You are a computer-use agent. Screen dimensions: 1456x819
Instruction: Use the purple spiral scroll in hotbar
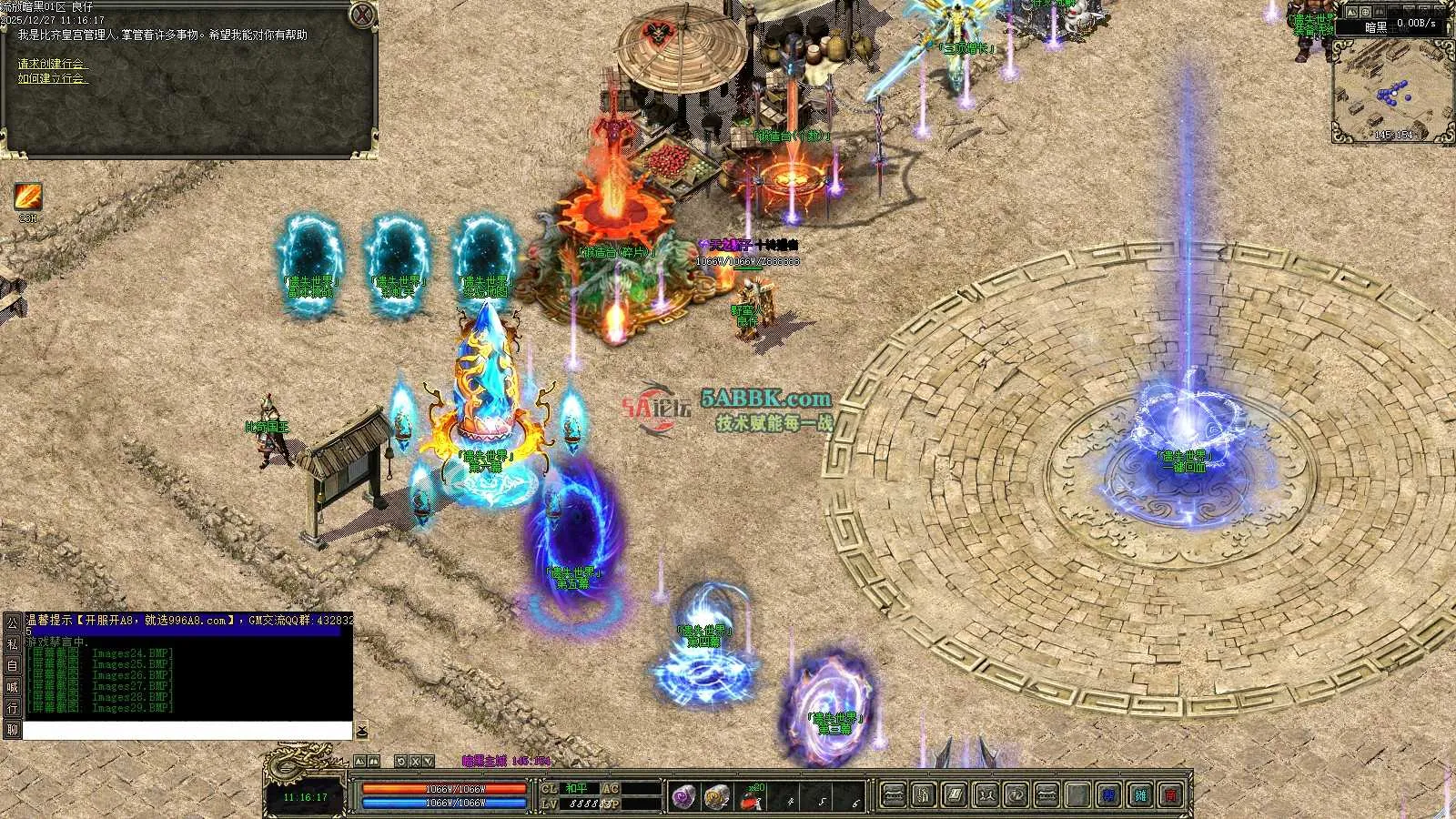point(684,796)
